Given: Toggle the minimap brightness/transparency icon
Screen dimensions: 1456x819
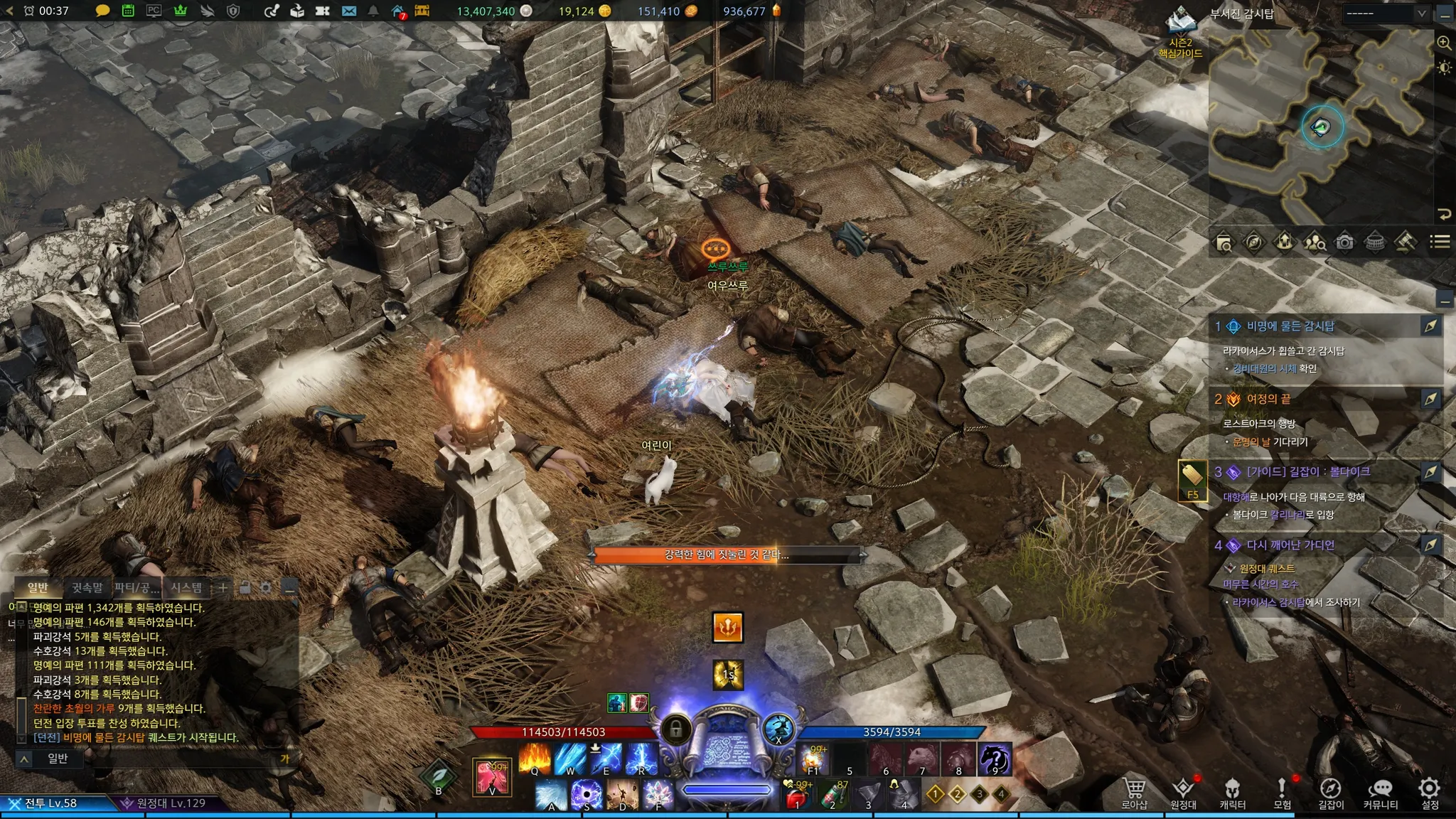Looking at the screenshot, I should click(x=1444, y=68).
